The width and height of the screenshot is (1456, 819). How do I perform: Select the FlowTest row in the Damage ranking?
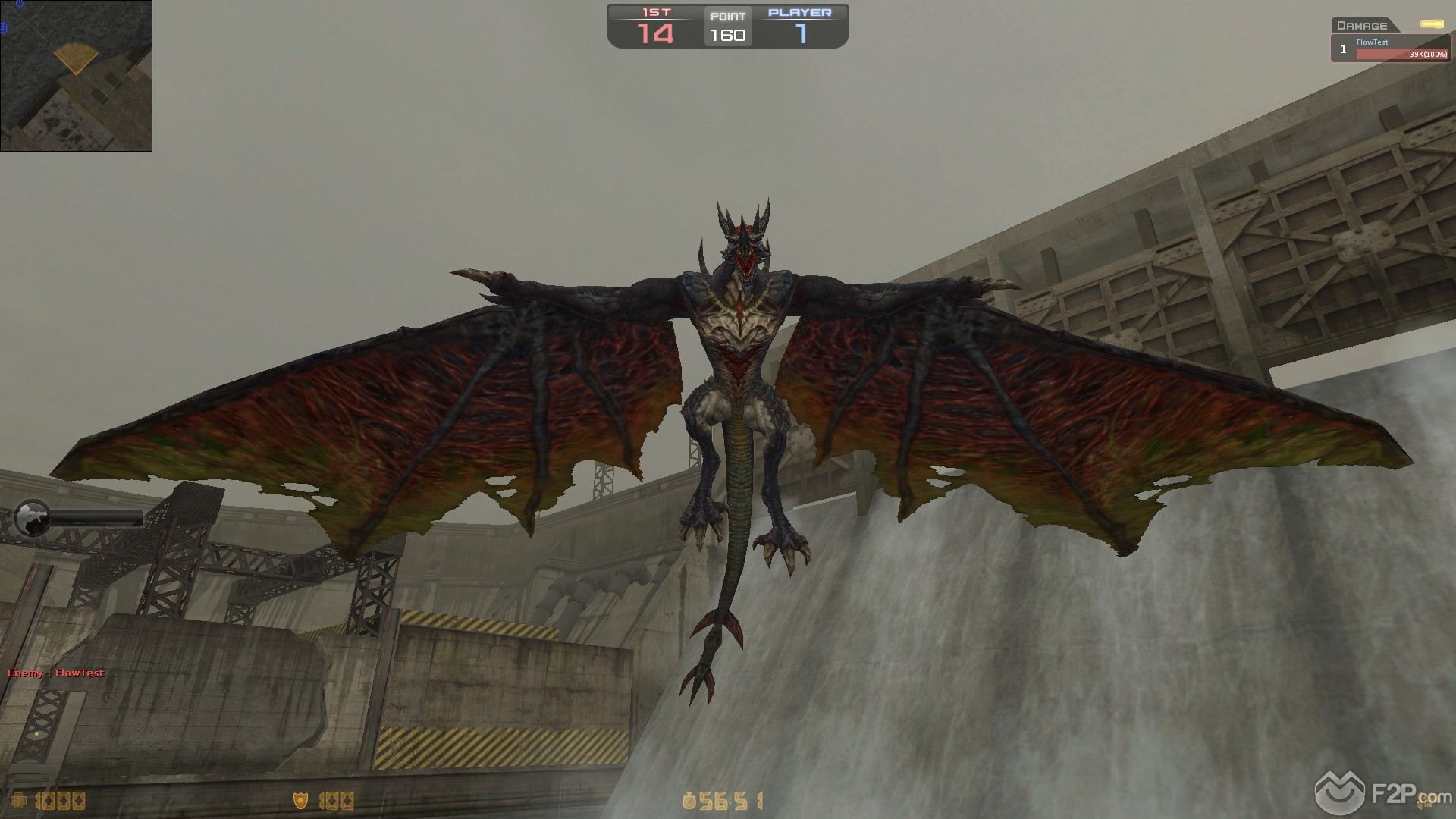point(1391,49)
